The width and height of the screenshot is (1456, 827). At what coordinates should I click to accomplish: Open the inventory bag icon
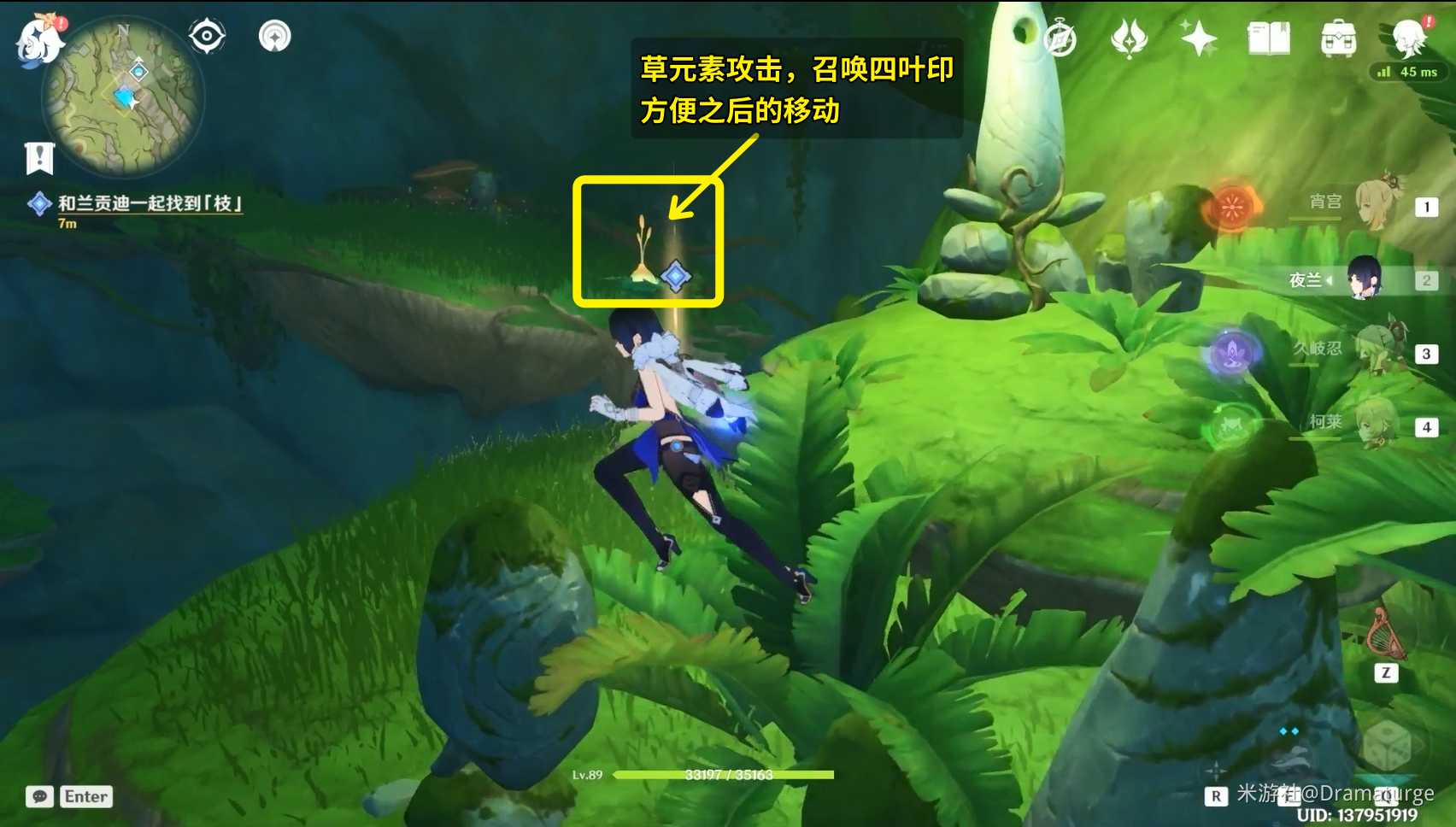point(1338,38)
